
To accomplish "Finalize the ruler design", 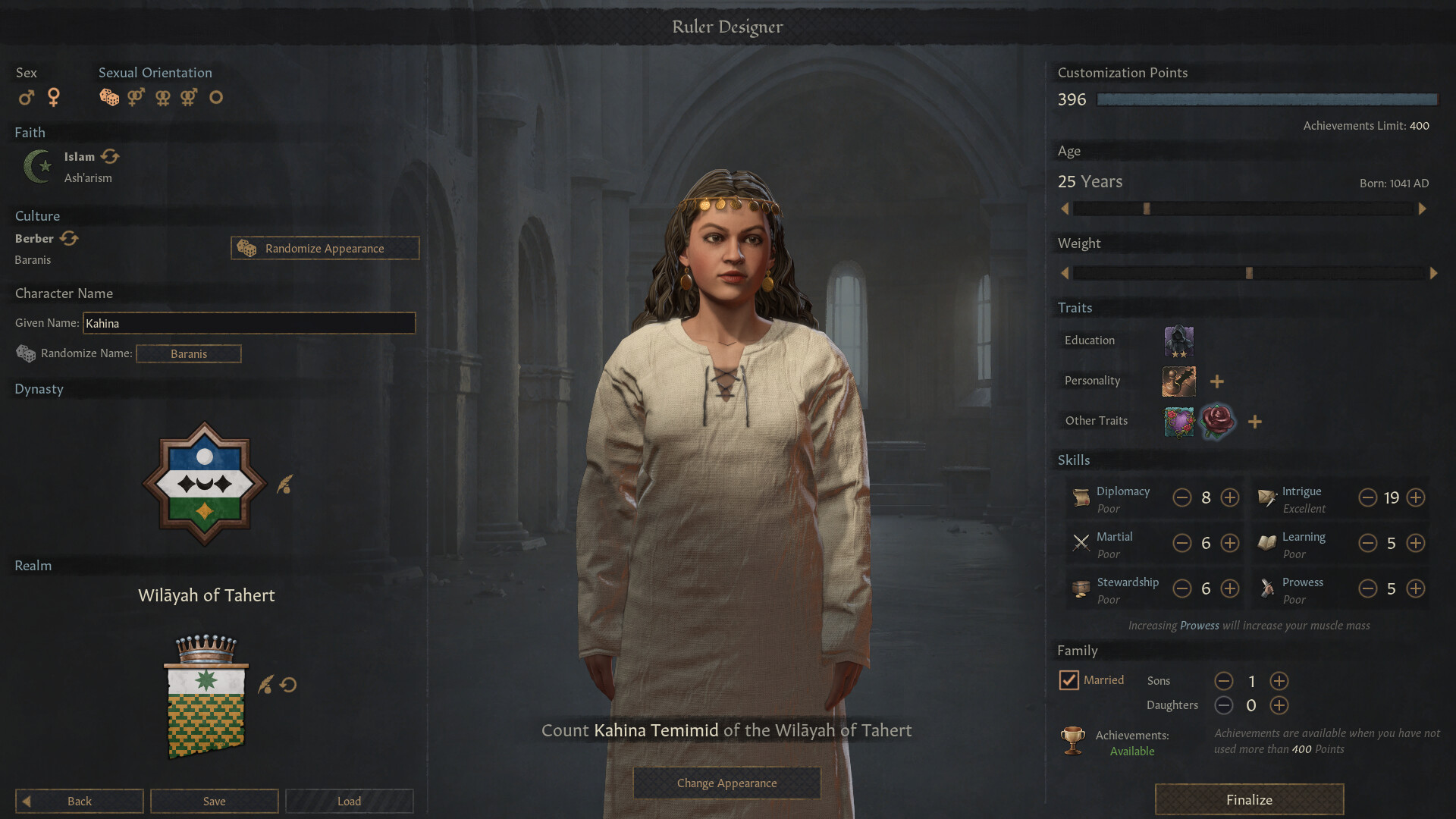I will point(1249,799).
